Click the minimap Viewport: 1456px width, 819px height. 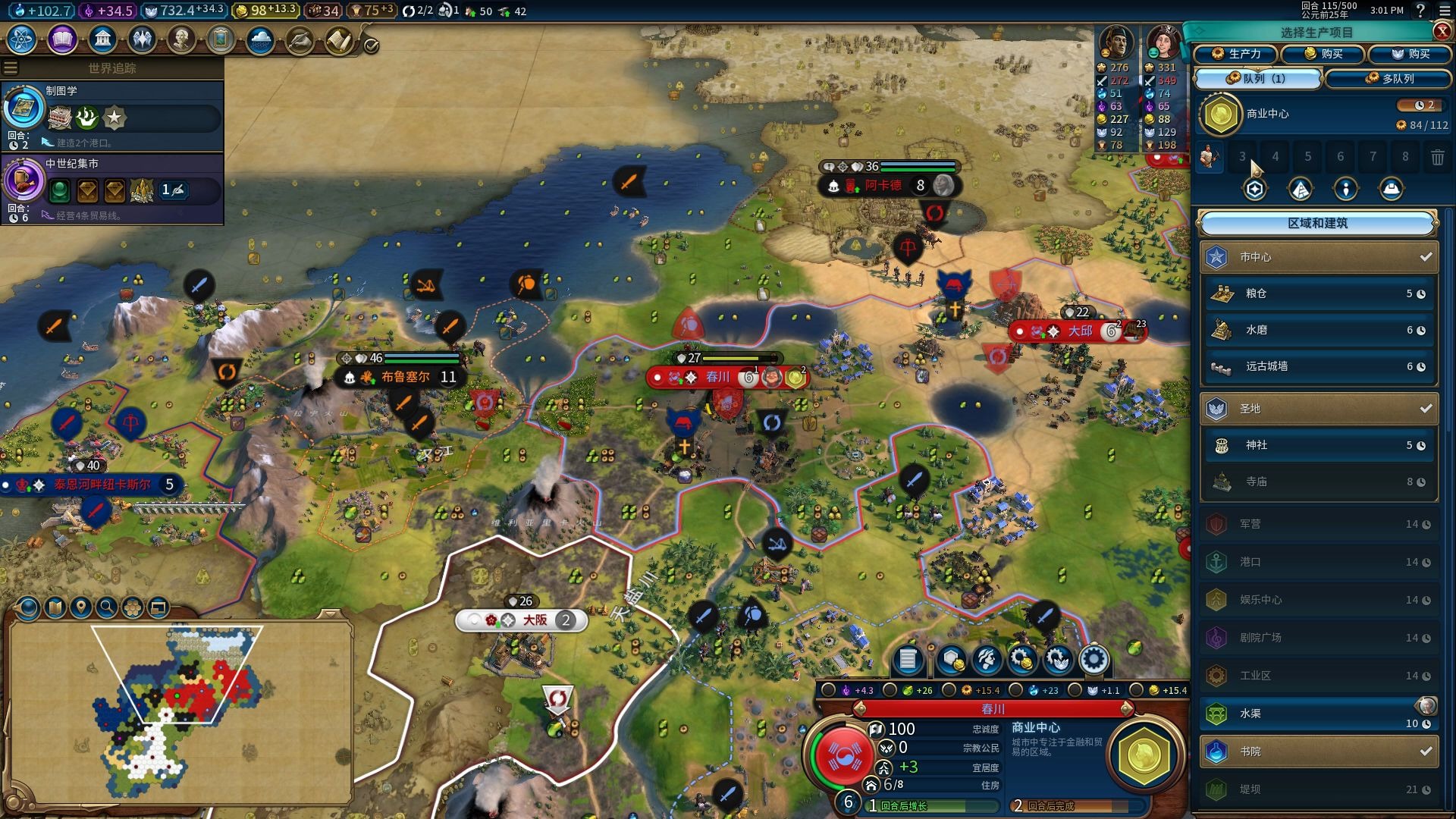point(180,711)
